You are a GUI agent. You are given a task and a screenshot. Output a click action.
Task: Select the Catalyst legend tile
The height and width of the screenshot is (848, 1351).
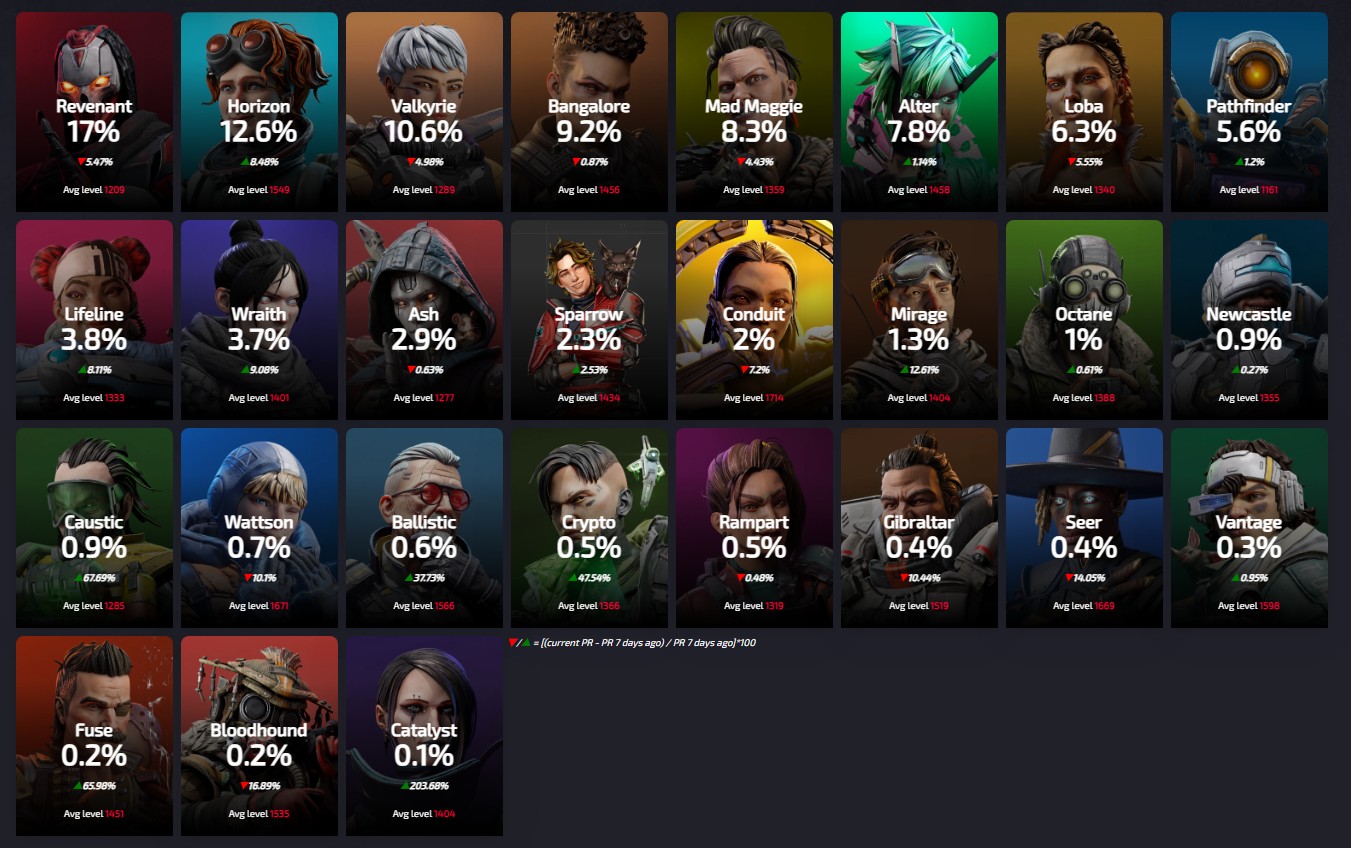(424, 736)
